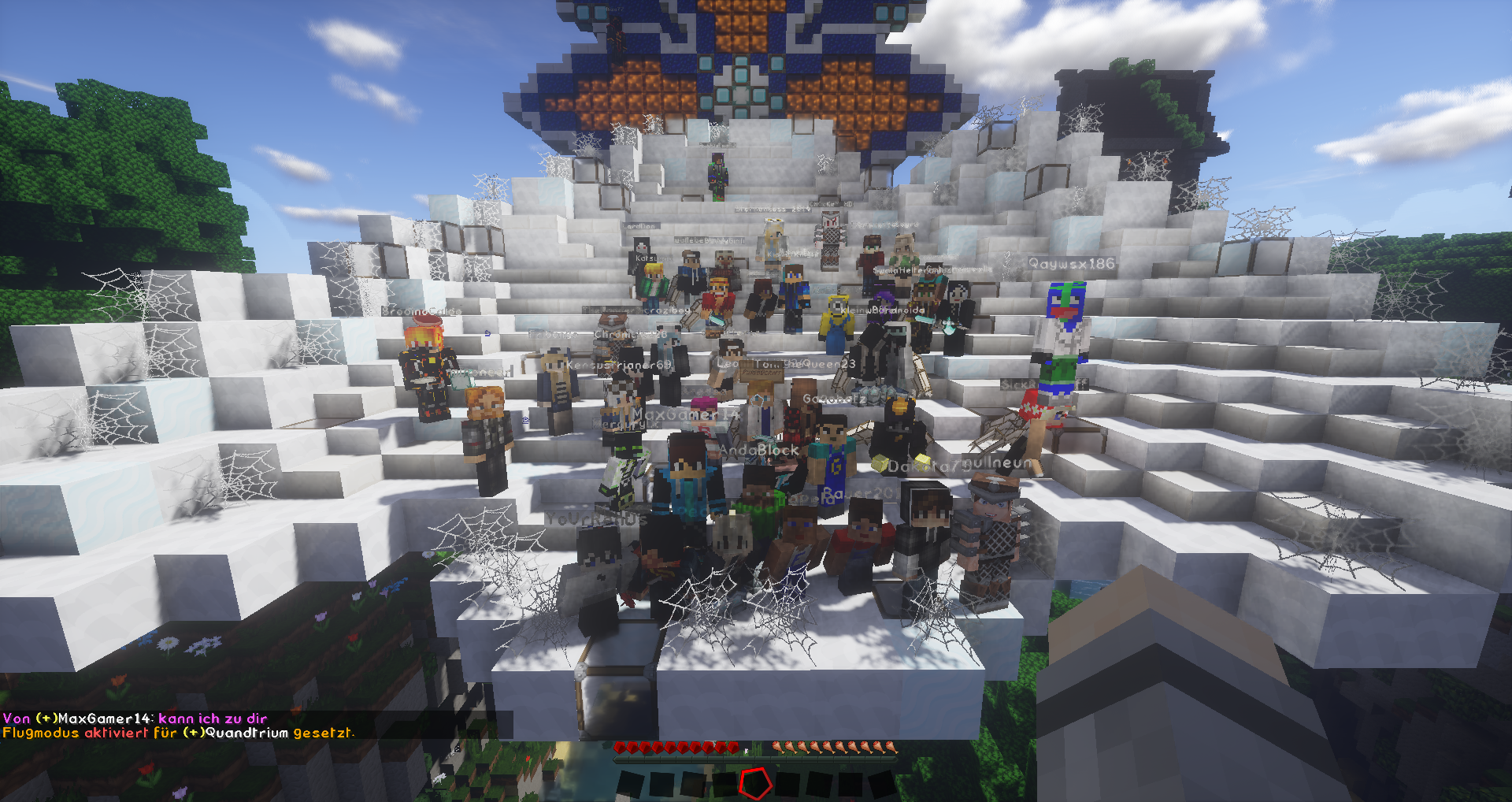Screen dimensions: 1512x802
Task: Click MaxGamer14's private chat message
Action: tap(135, 718)
